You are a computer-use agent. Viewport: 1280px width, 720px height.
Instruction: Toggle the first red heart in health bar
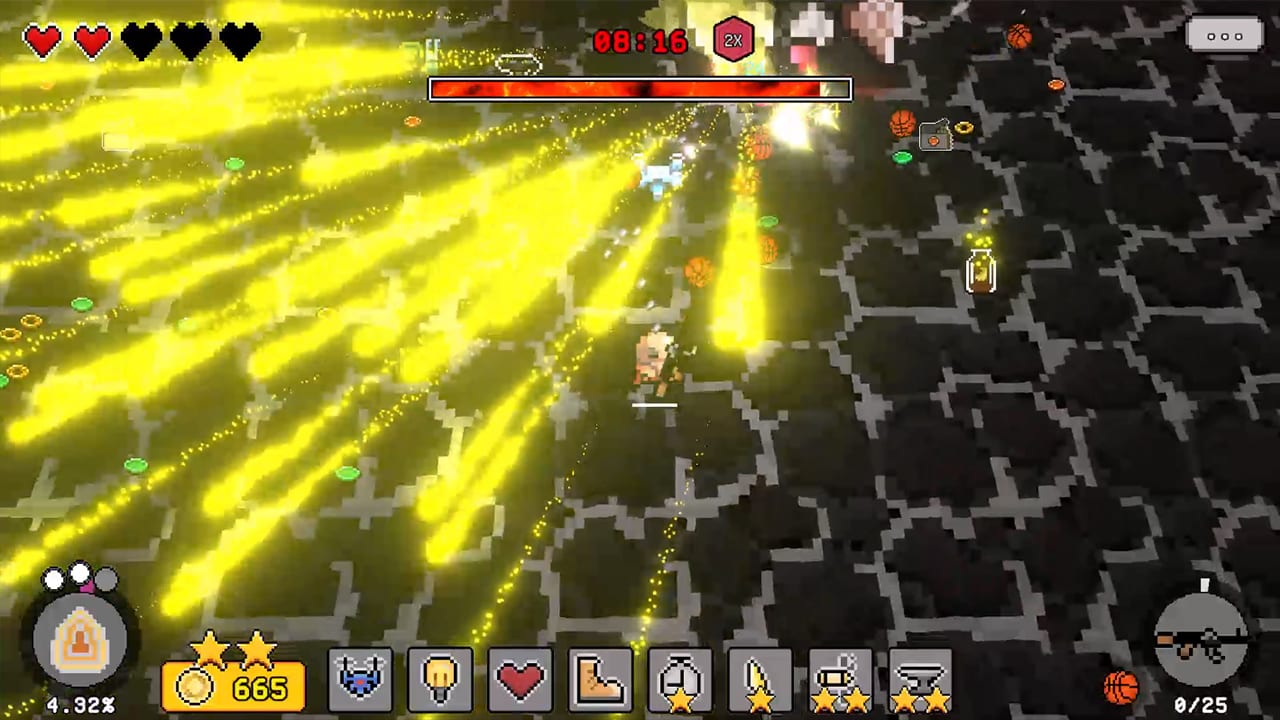[x=43, y=40]
